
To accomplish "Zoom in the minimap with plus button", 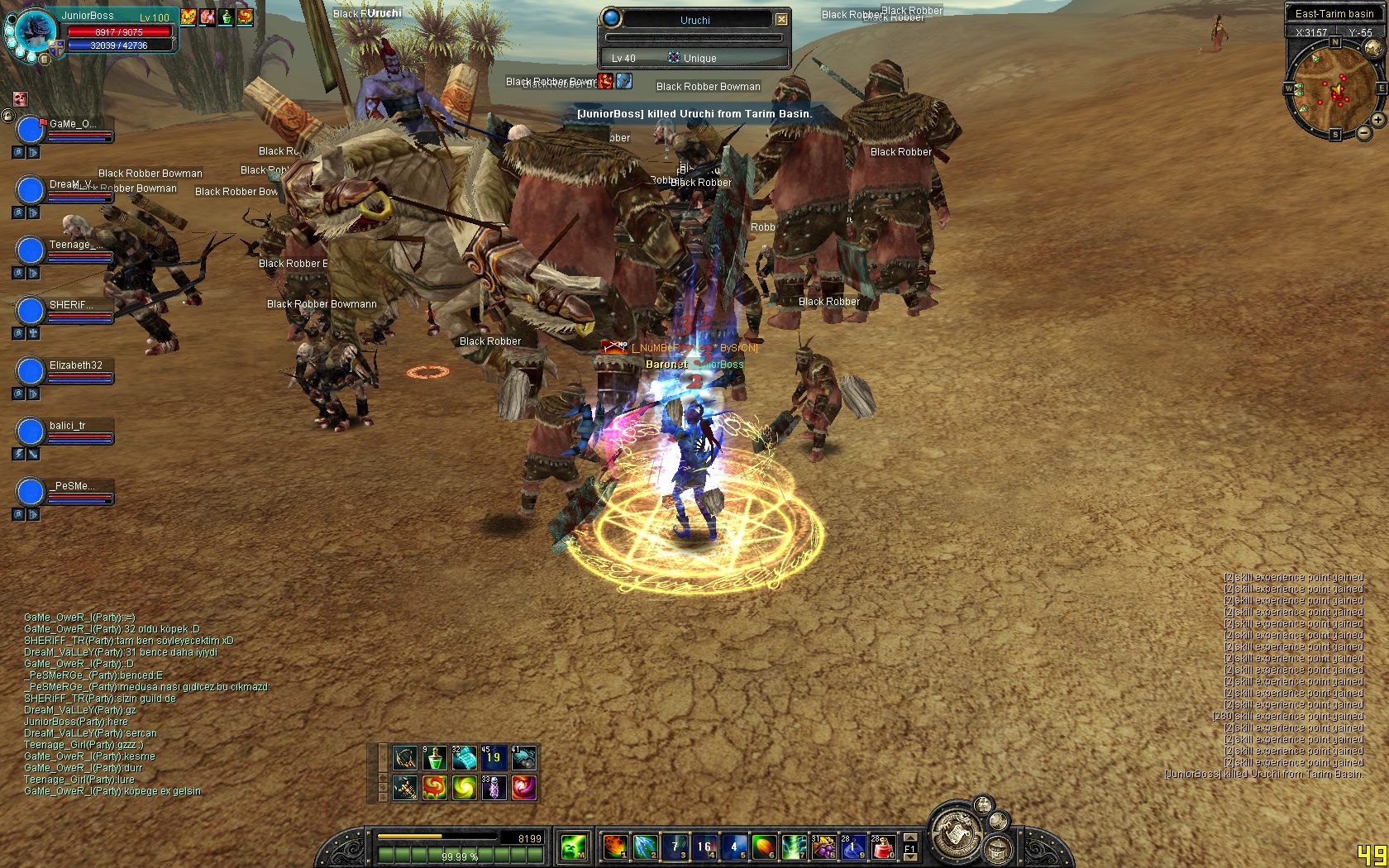I will pos(1377,120).
